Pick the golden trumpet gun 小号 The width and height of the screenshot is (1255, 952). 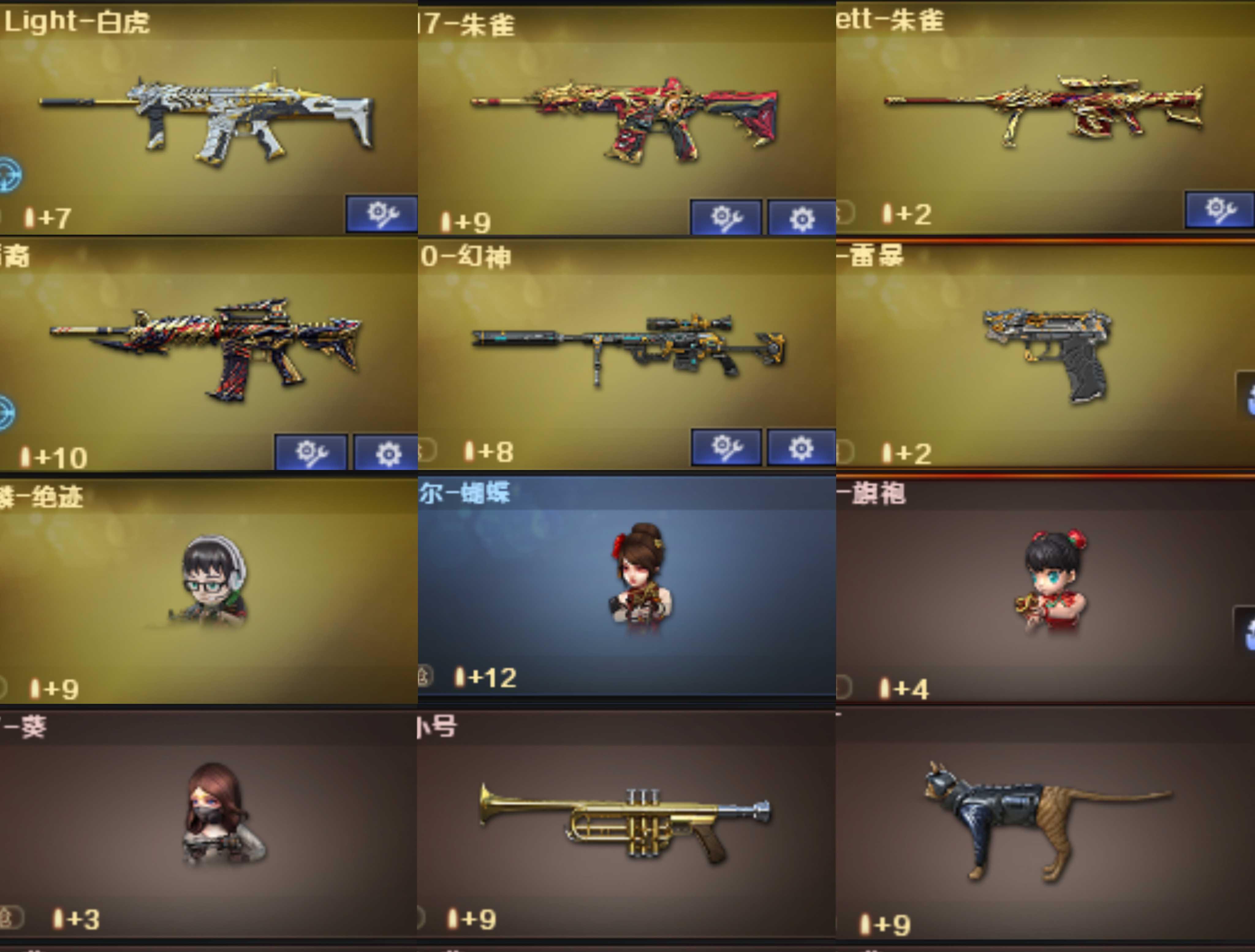coord(624,820)
